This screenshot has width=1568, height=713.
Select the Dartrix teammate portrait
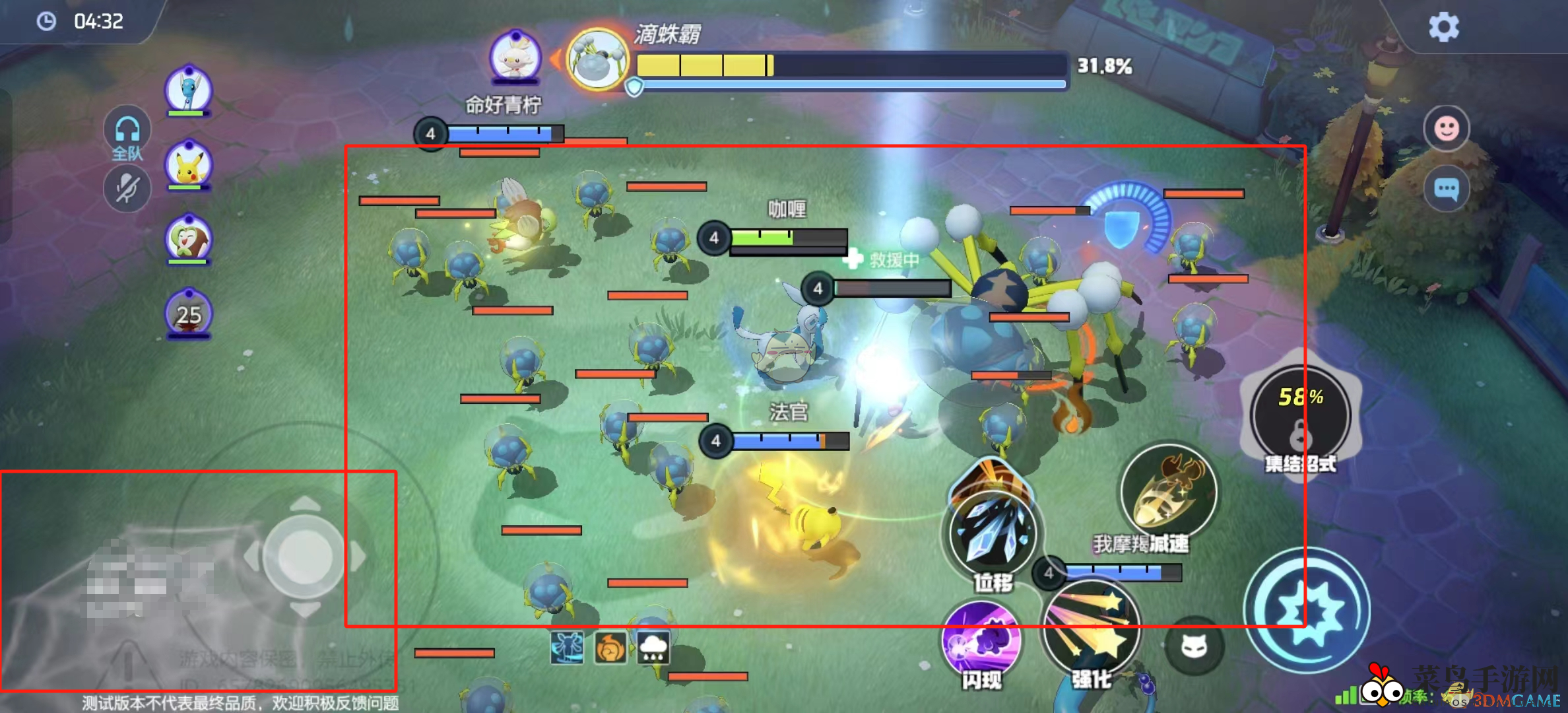(x=189, y=239)
